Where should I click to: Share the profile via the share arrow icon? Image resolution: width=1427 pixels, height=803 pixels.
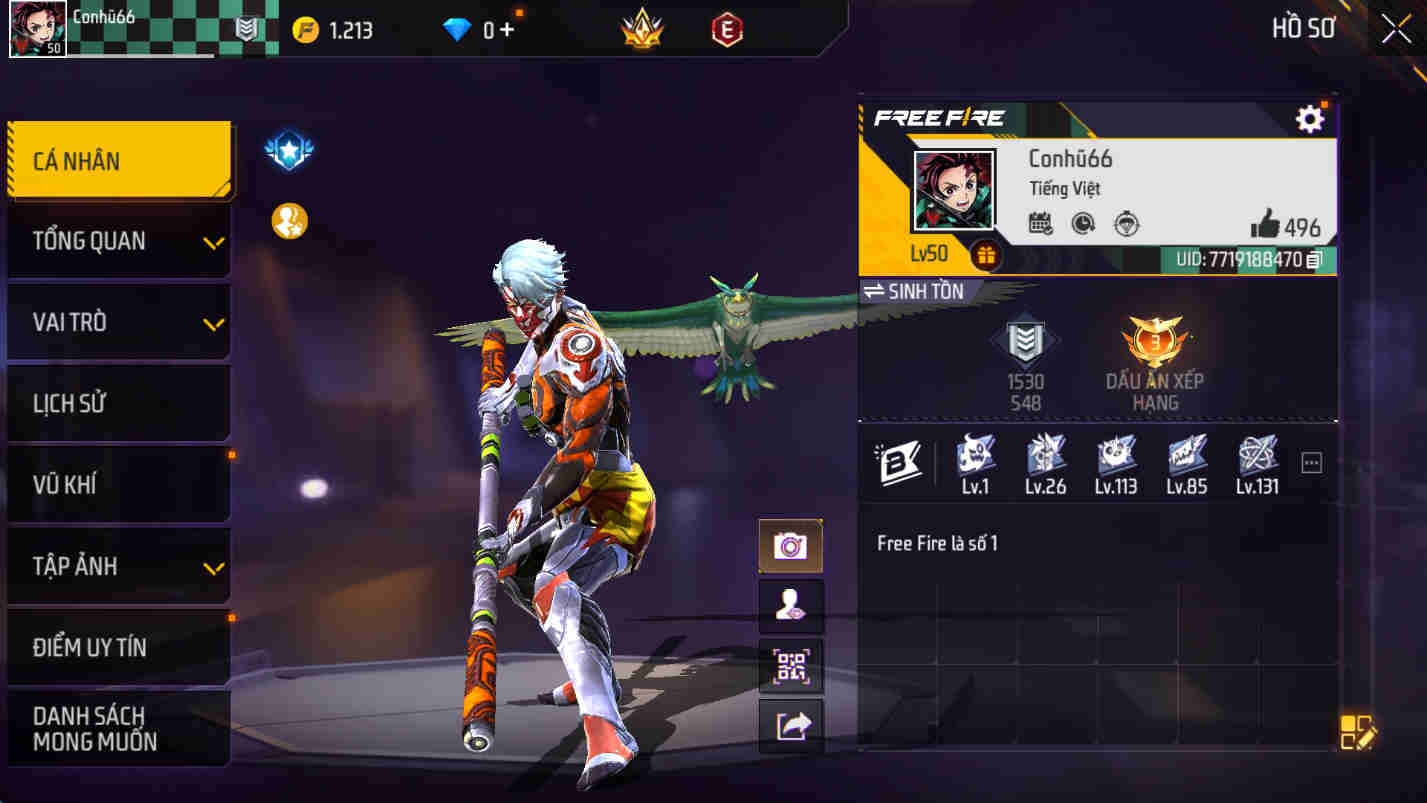pos(791,725)
